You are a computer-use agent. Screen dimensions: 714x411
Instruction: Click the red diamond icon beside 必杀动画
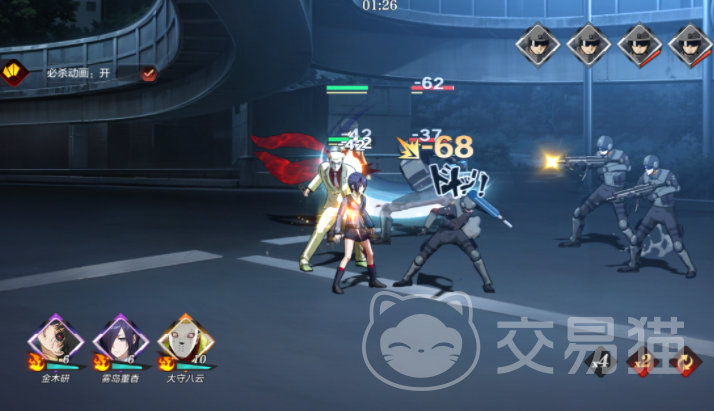pyautogui.click(x=14, y=73)
